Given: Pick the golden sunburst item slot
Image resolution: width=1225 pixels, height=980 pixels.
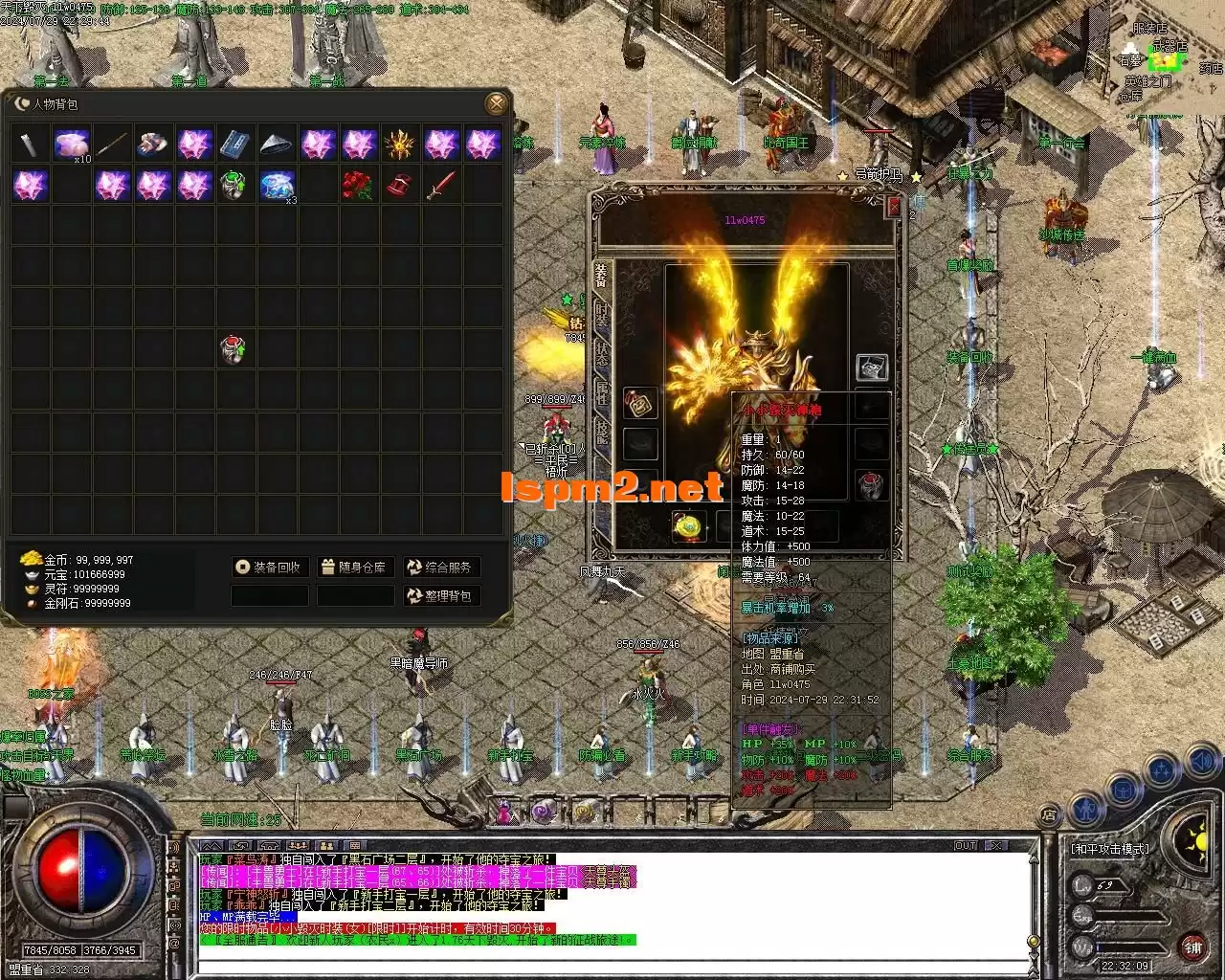Looking at the screenshot, I should (399, 145).
